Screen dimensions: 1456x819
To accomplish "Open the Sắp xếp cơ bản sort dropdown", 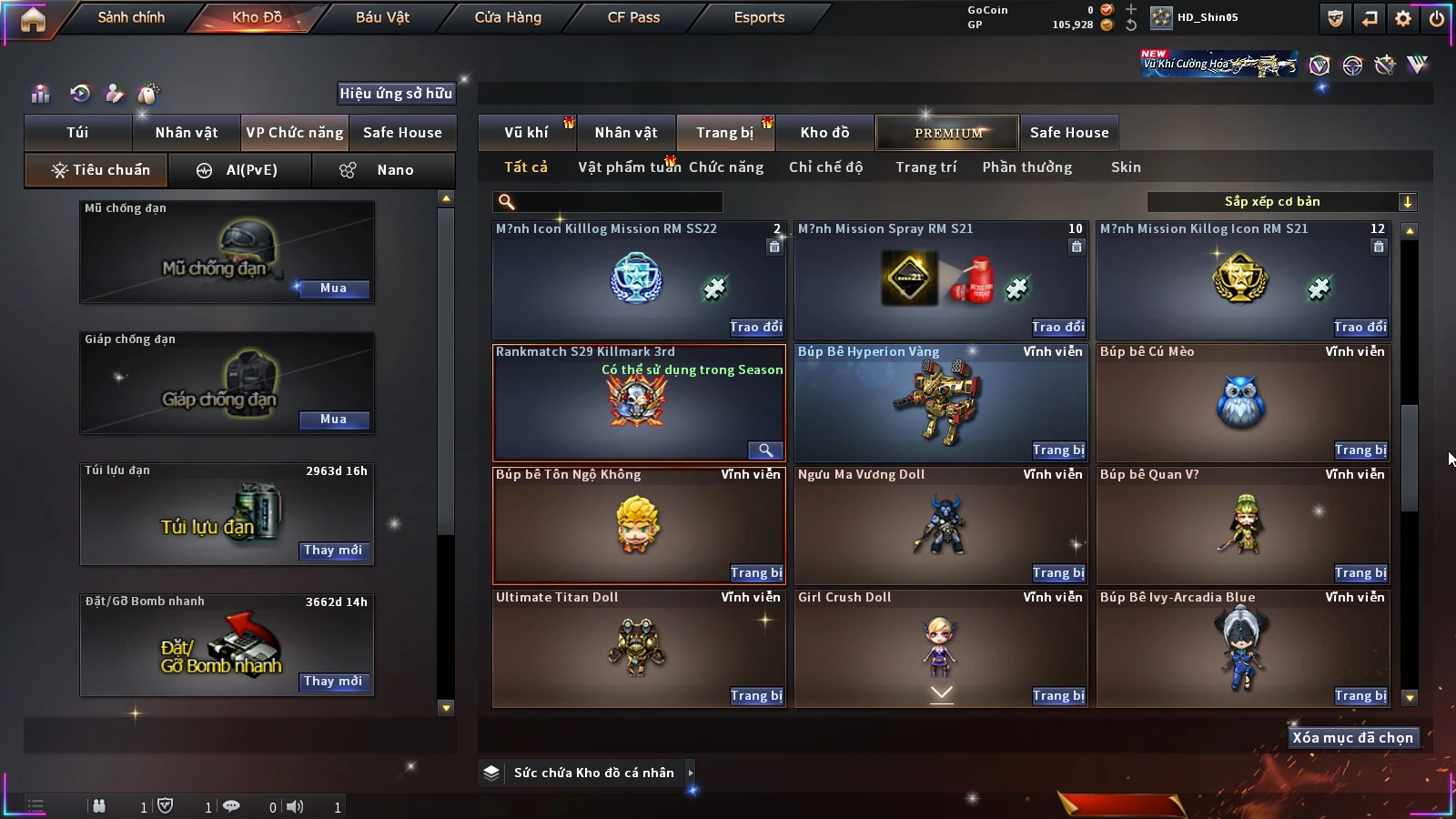I will (1281, 202).
